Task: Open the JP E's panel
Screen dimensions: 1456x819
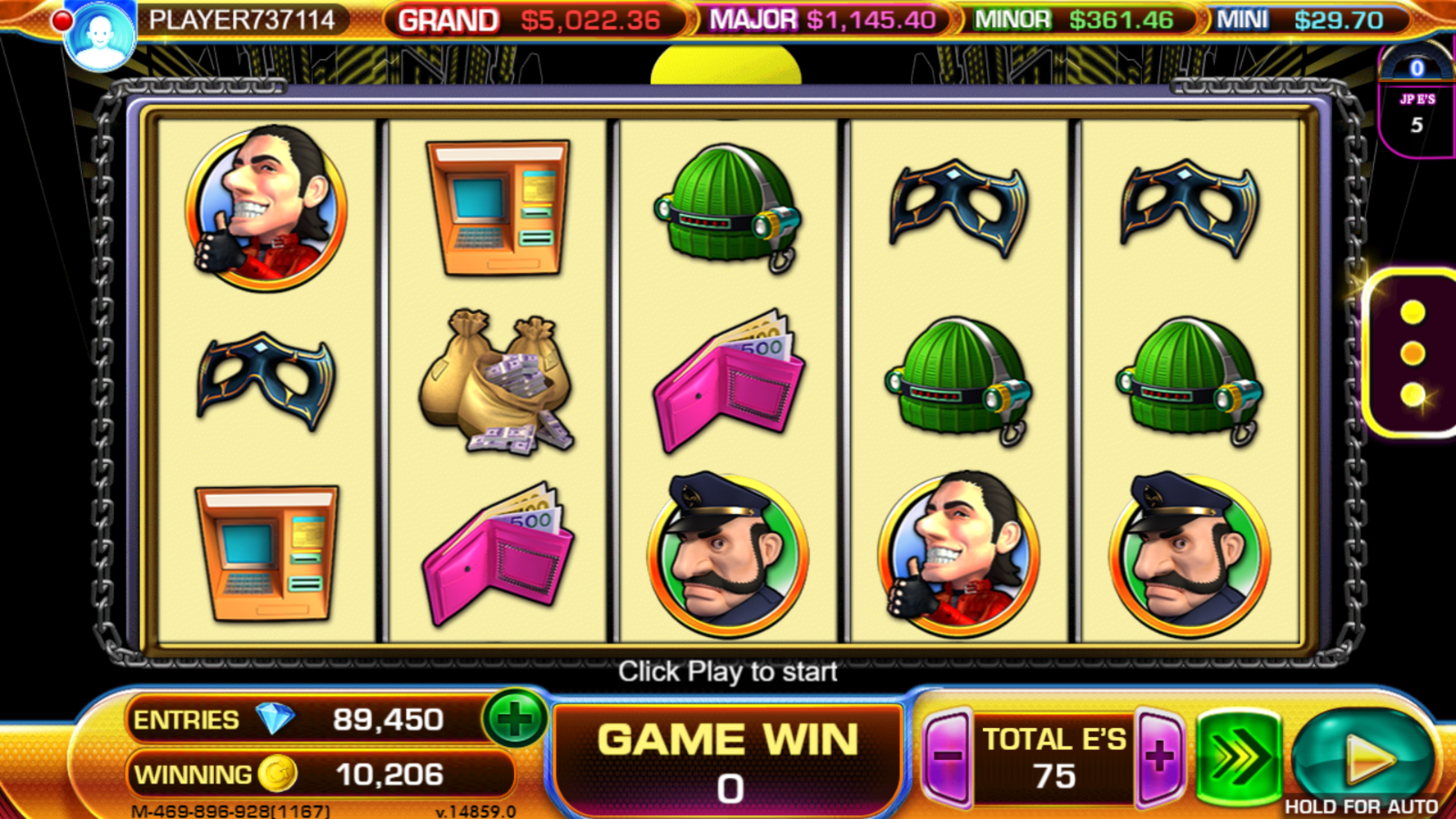Action: 1416,113
